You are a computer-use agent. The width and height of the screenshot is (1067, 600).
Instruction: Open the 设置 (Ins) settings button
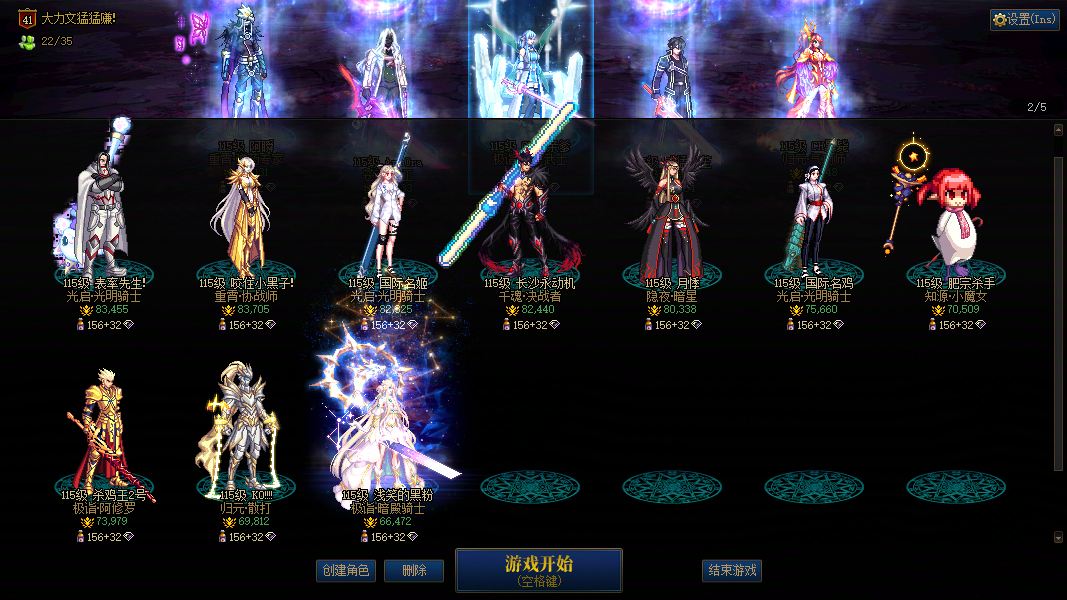1024,20
